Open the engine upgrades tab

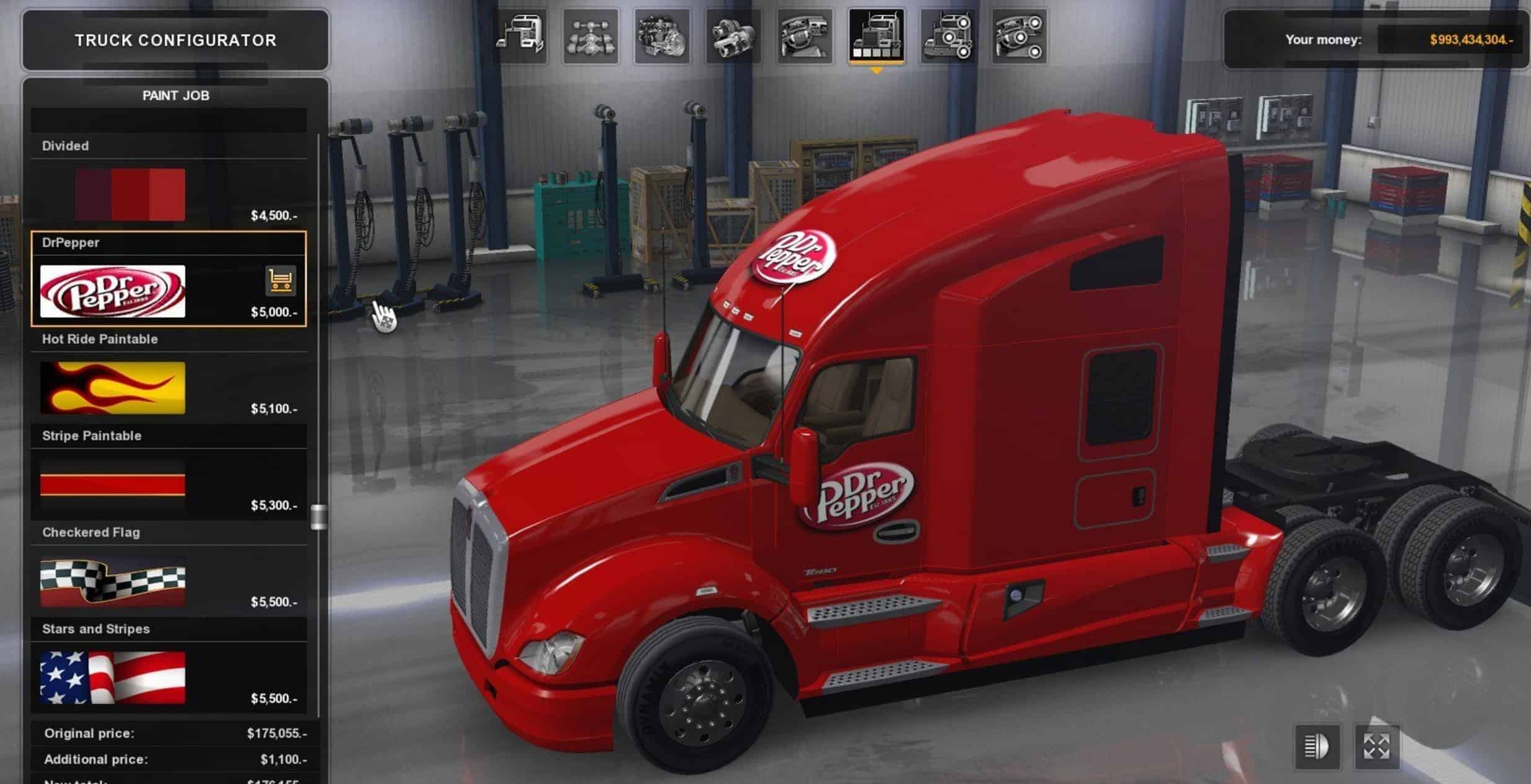[662, 36]
